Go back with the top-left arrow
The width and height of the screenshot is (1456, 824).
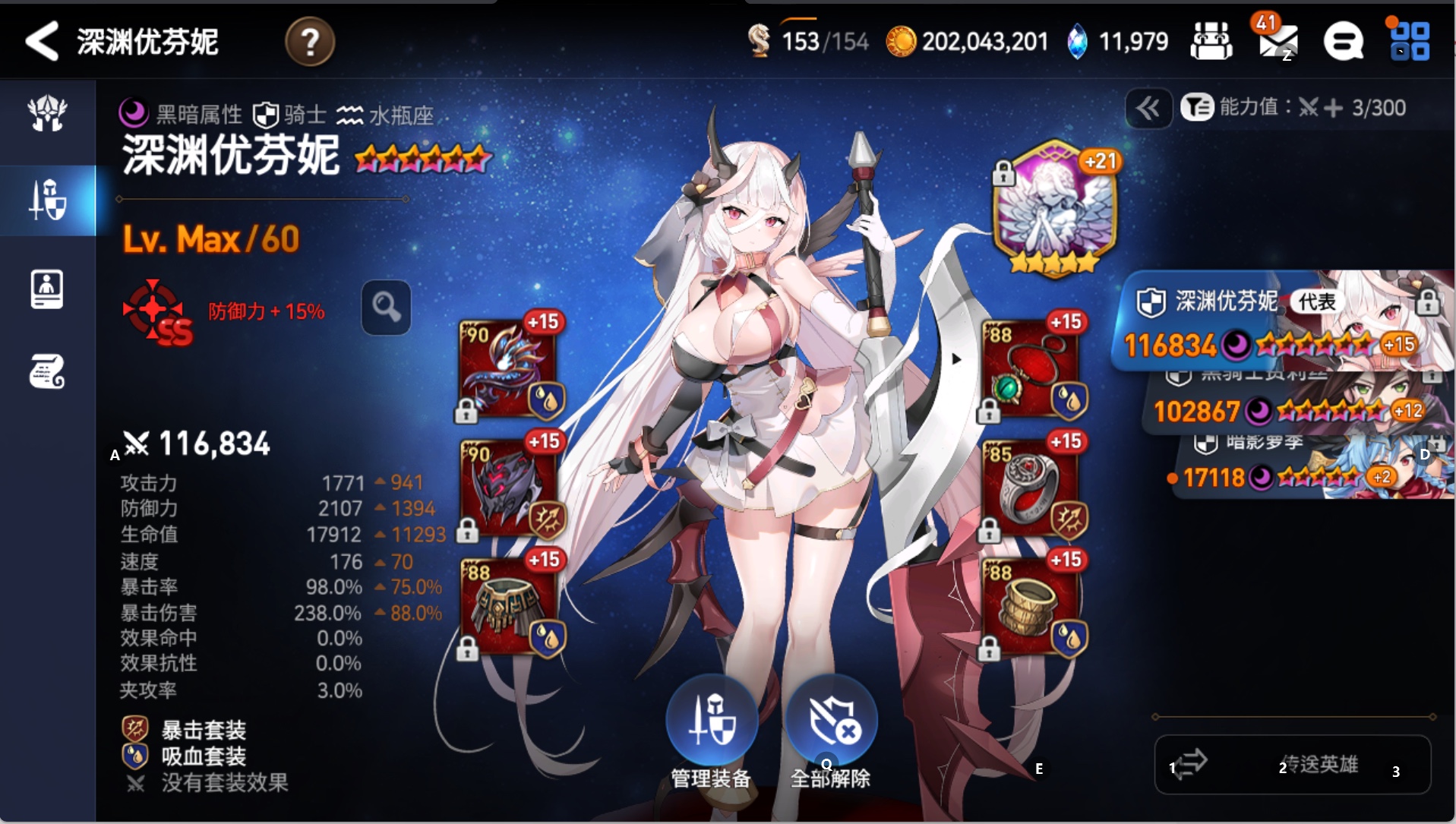(x=43, y=41)
